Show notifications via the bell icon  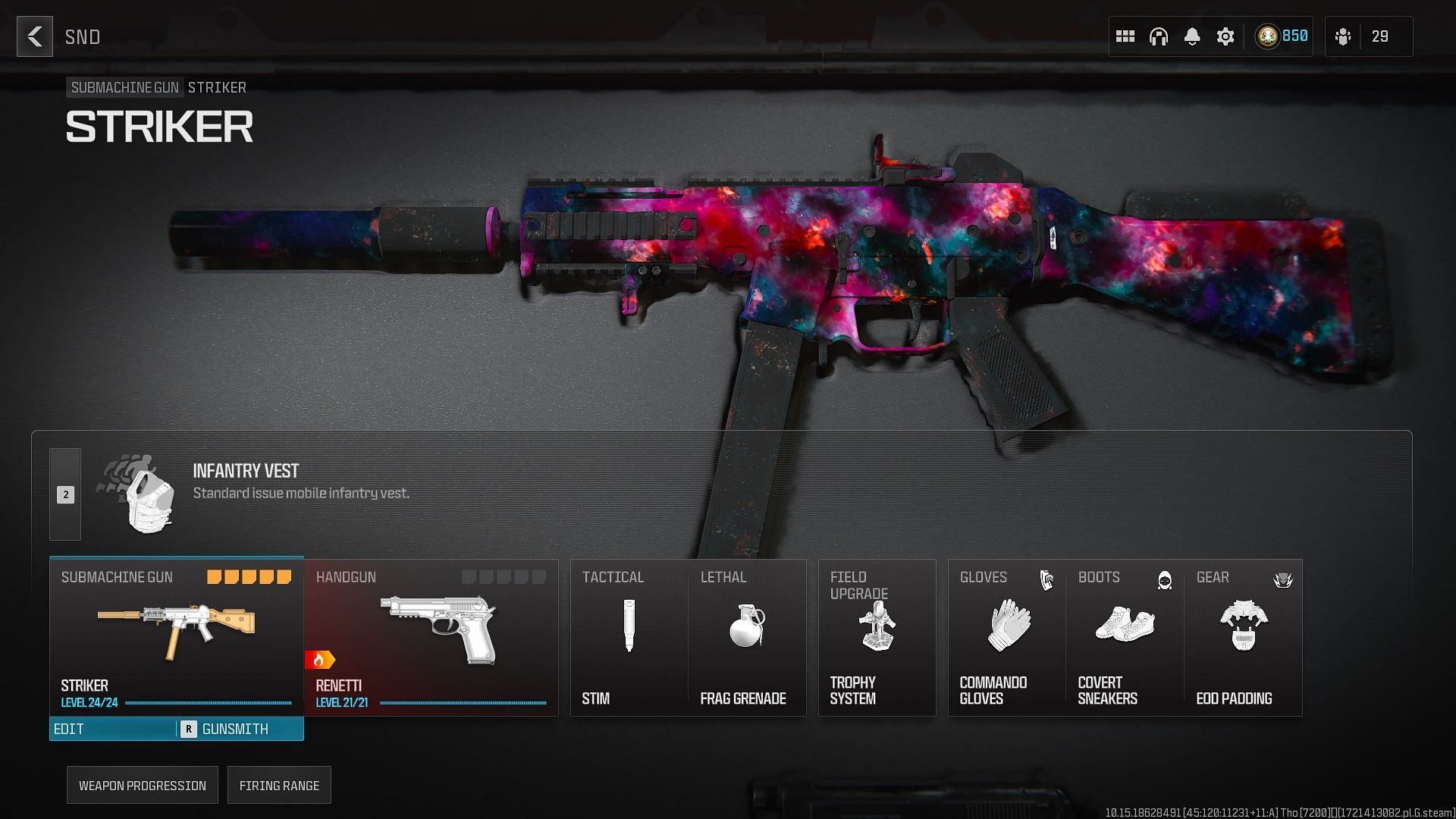[1192, 36]
